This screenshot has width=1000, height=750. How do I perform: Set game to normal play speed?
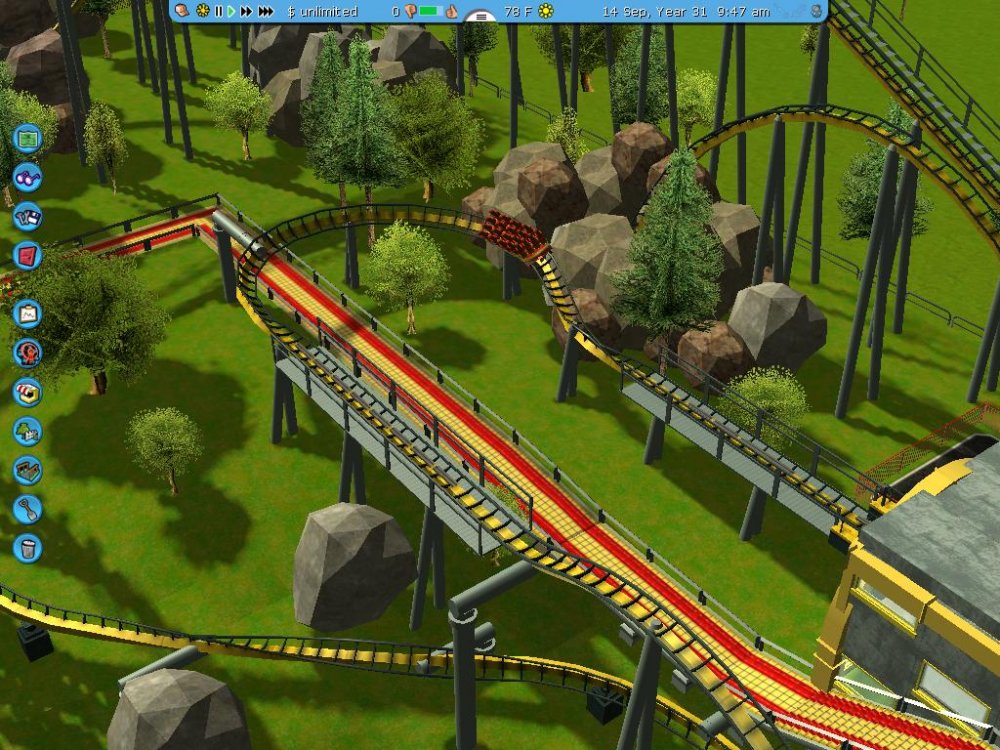tap(231, 11)
